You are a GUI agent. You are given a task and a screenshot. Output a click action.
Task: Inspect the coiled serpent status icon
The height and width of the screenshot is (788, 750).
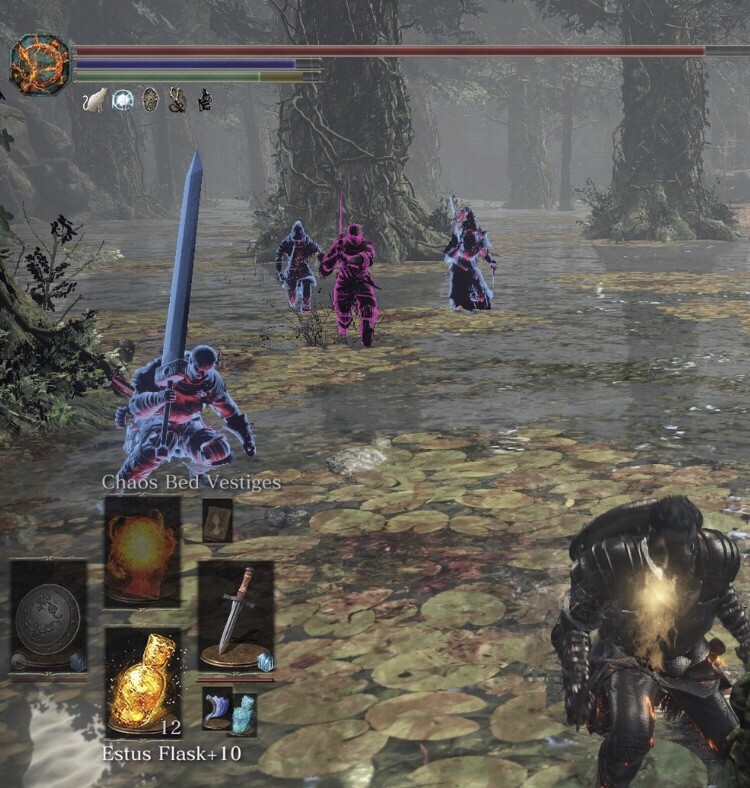tap(177, 99)
